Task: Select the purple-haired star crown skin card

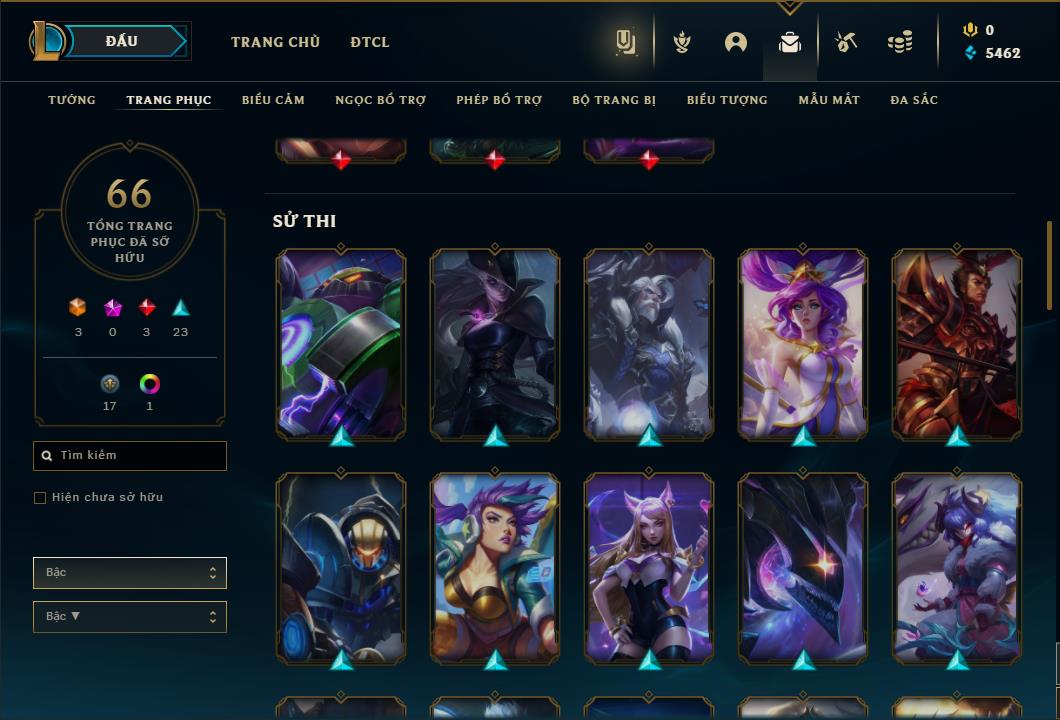Action: 803,343
